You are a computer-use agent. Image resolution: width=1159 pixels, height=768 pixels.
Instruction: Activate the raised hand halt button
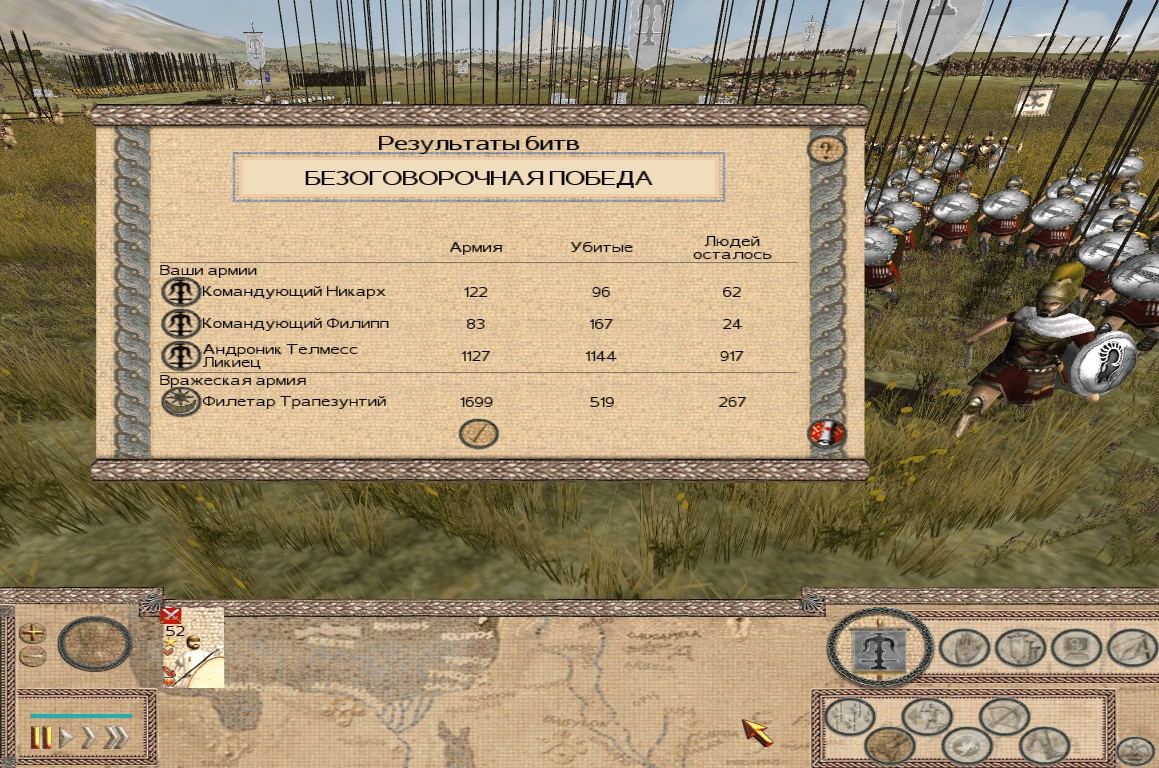click(964, 648)
